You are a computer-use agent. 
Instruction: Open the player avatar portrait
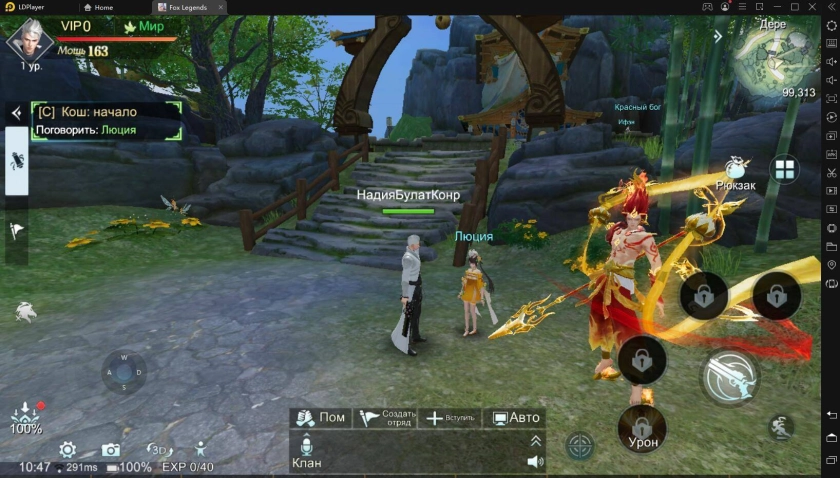[28, 38]
